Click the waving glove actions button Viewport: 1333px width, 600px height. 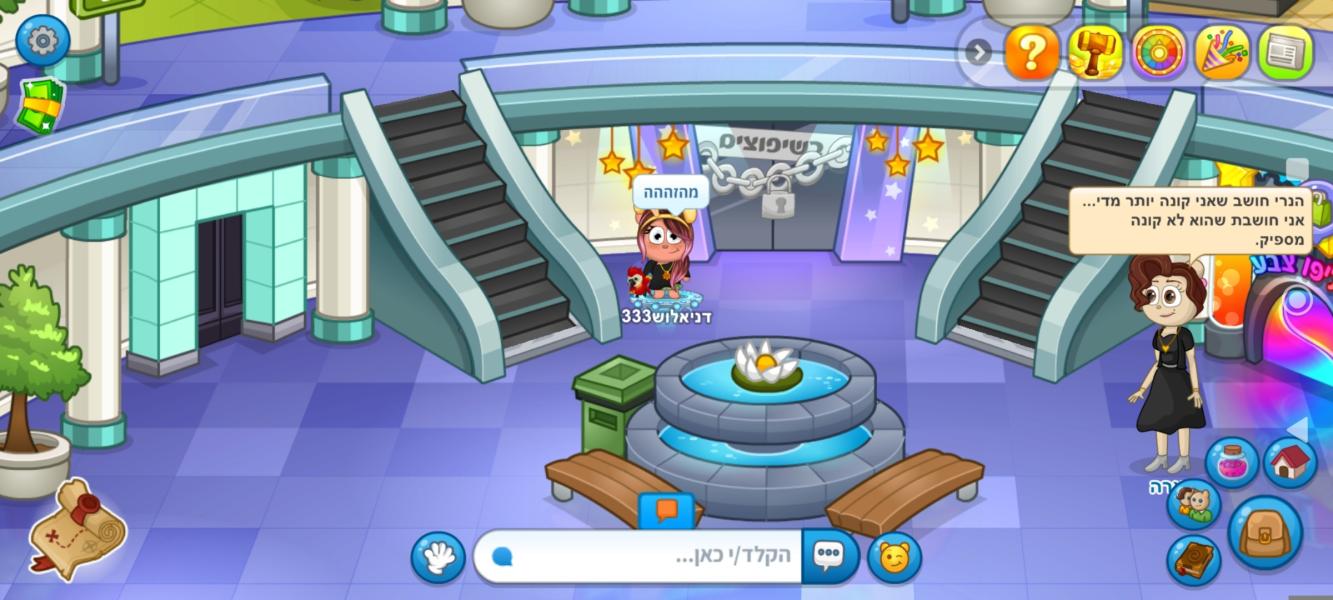click(x=438, y=557)
